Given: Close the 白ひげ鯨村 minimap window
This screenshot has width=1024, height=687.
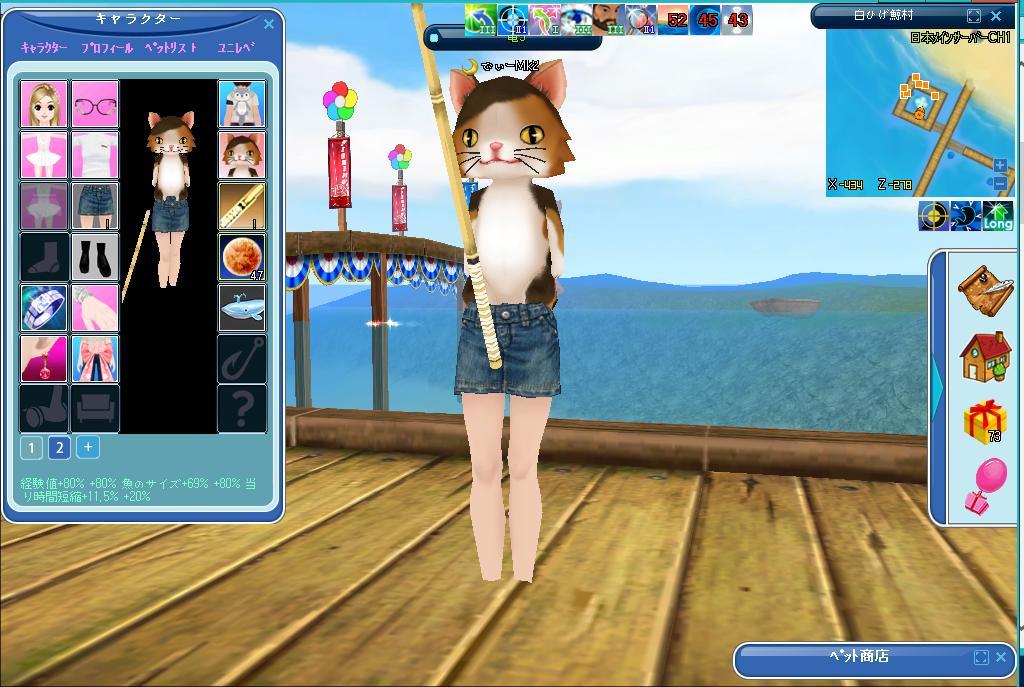Looking at the screenshot, I should [x=996, y=16].
